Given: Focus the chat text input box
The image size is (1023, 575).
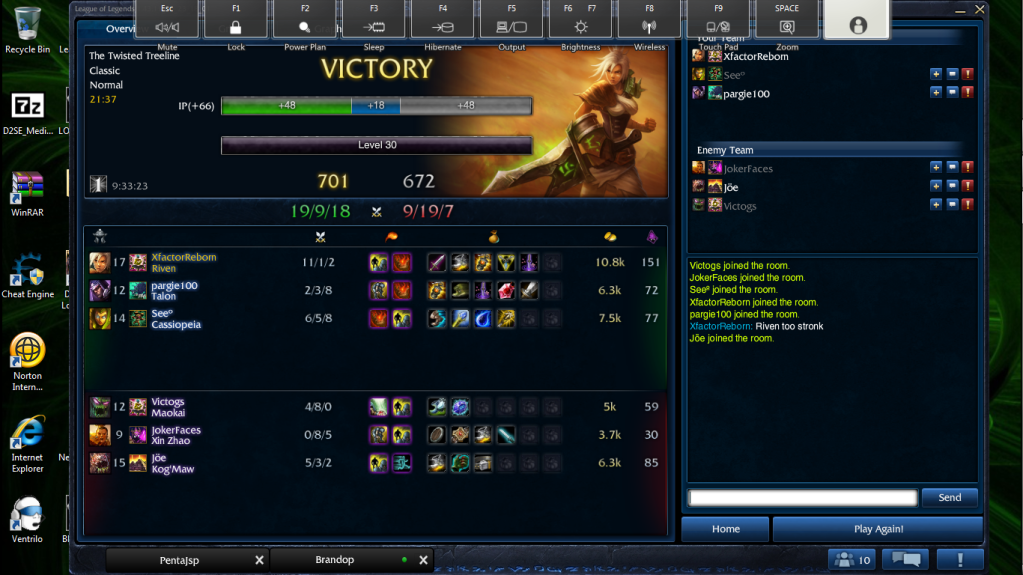Looking at the screenshot, I should point(802,497).
